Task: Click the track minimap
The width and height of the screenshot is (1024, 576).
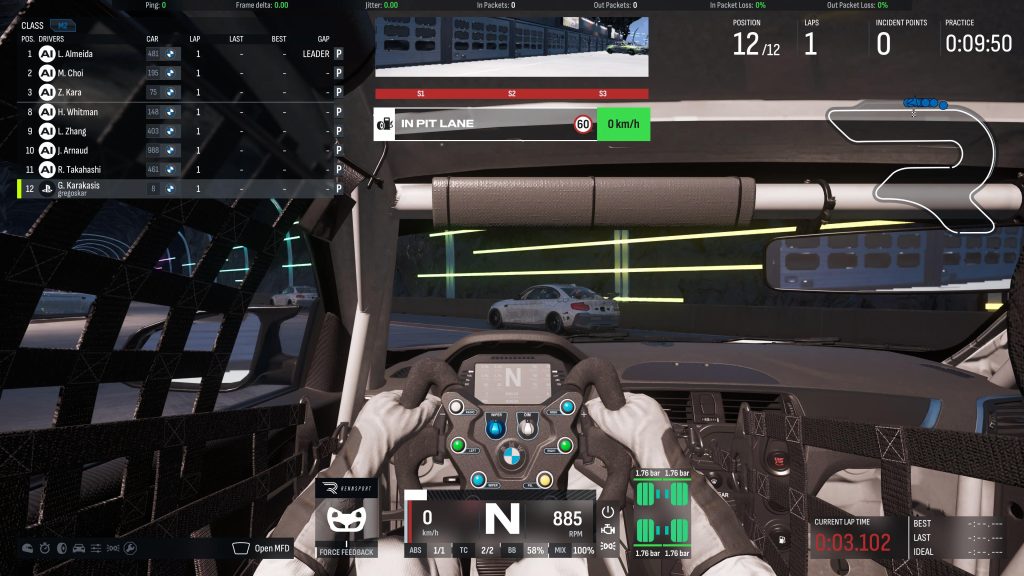Action: pyautogui.click(x=910, y=165)
